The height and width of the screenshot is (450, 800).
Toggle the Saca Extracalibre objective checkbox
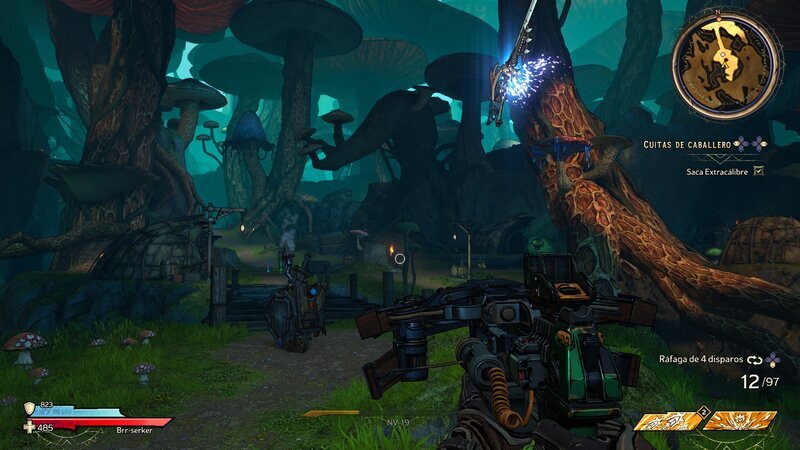(758, 171)
